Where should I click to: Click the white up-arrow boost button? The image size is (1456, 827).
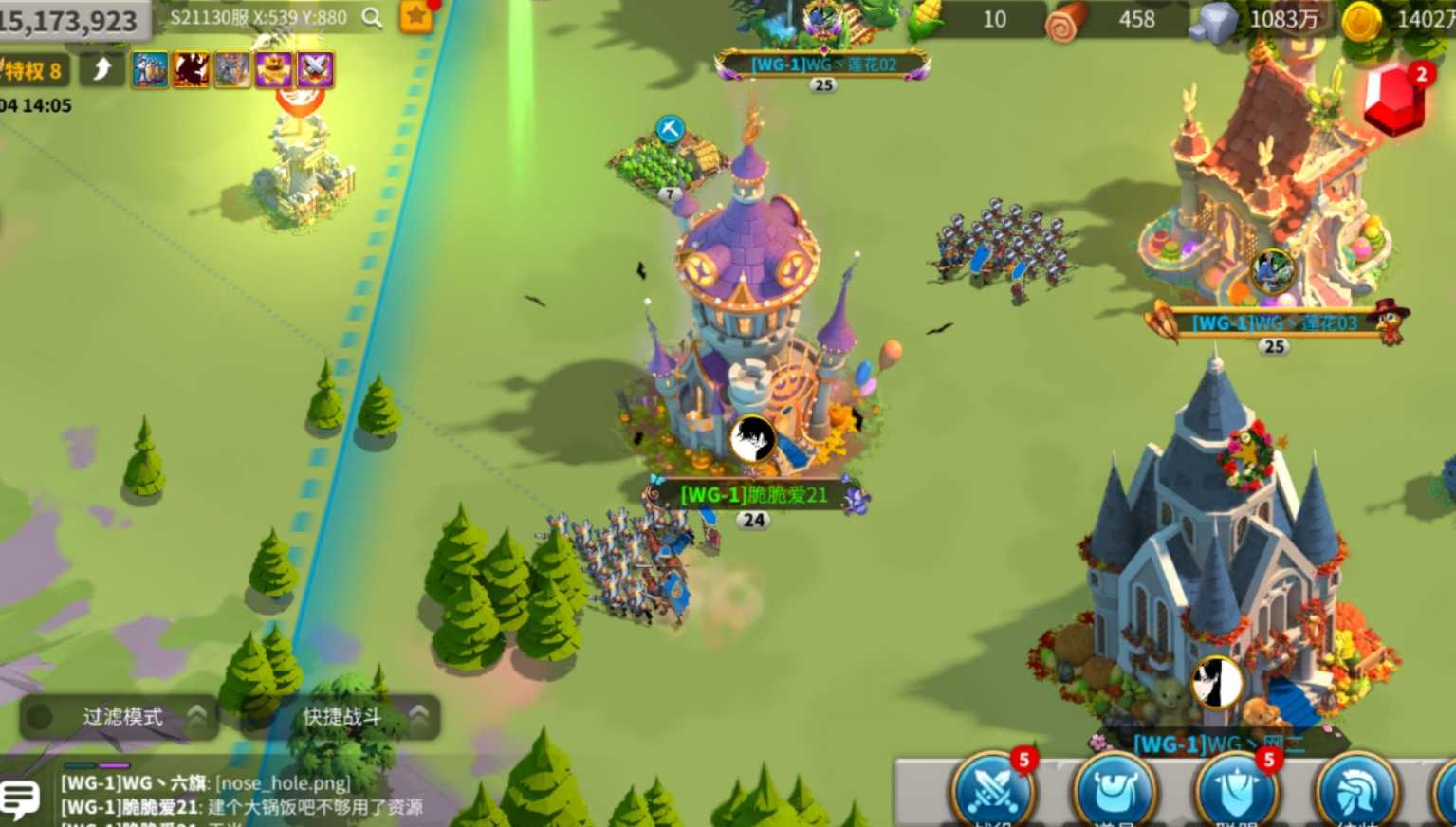(102, 69)
